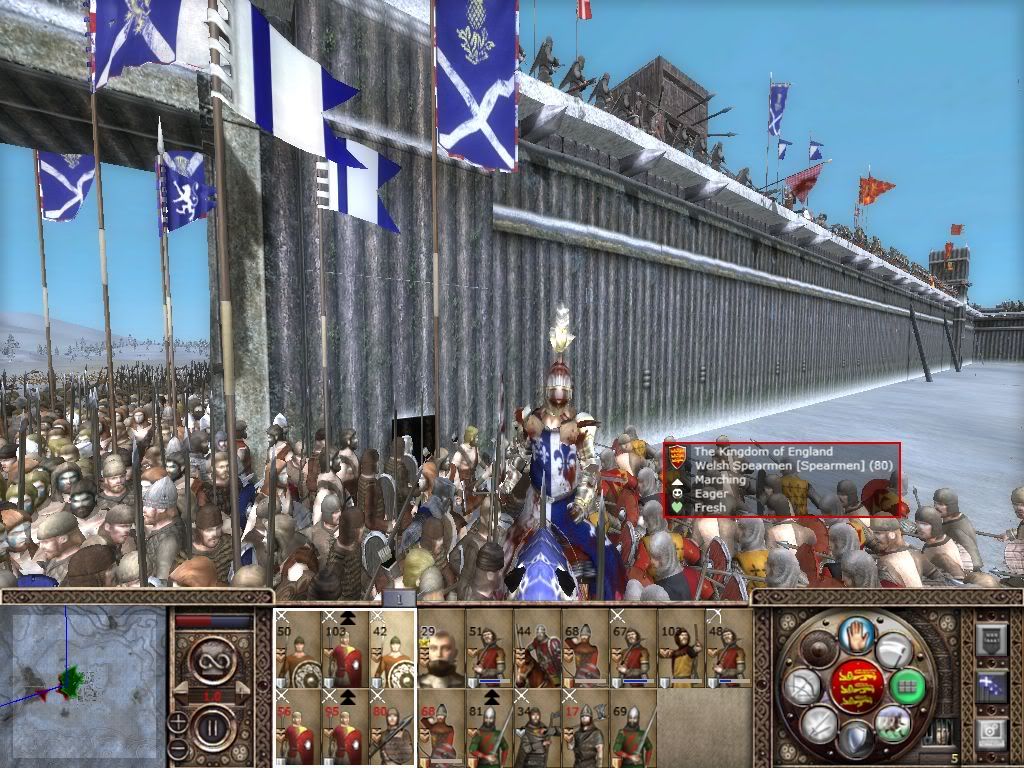The height and width of the screenshot is (768, 1024).
Task: Toggle the green formation grid button
Action: 906,686
